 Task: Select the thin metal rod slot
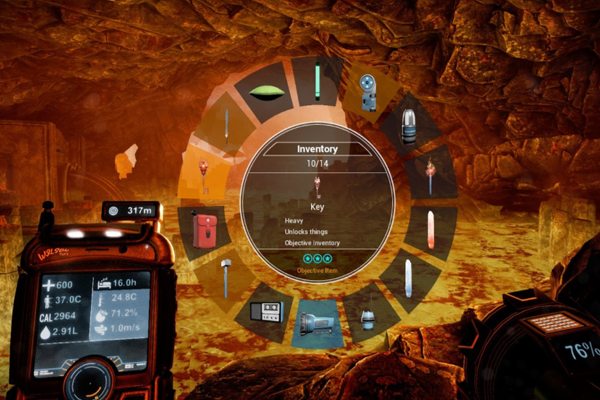[227, 125]
